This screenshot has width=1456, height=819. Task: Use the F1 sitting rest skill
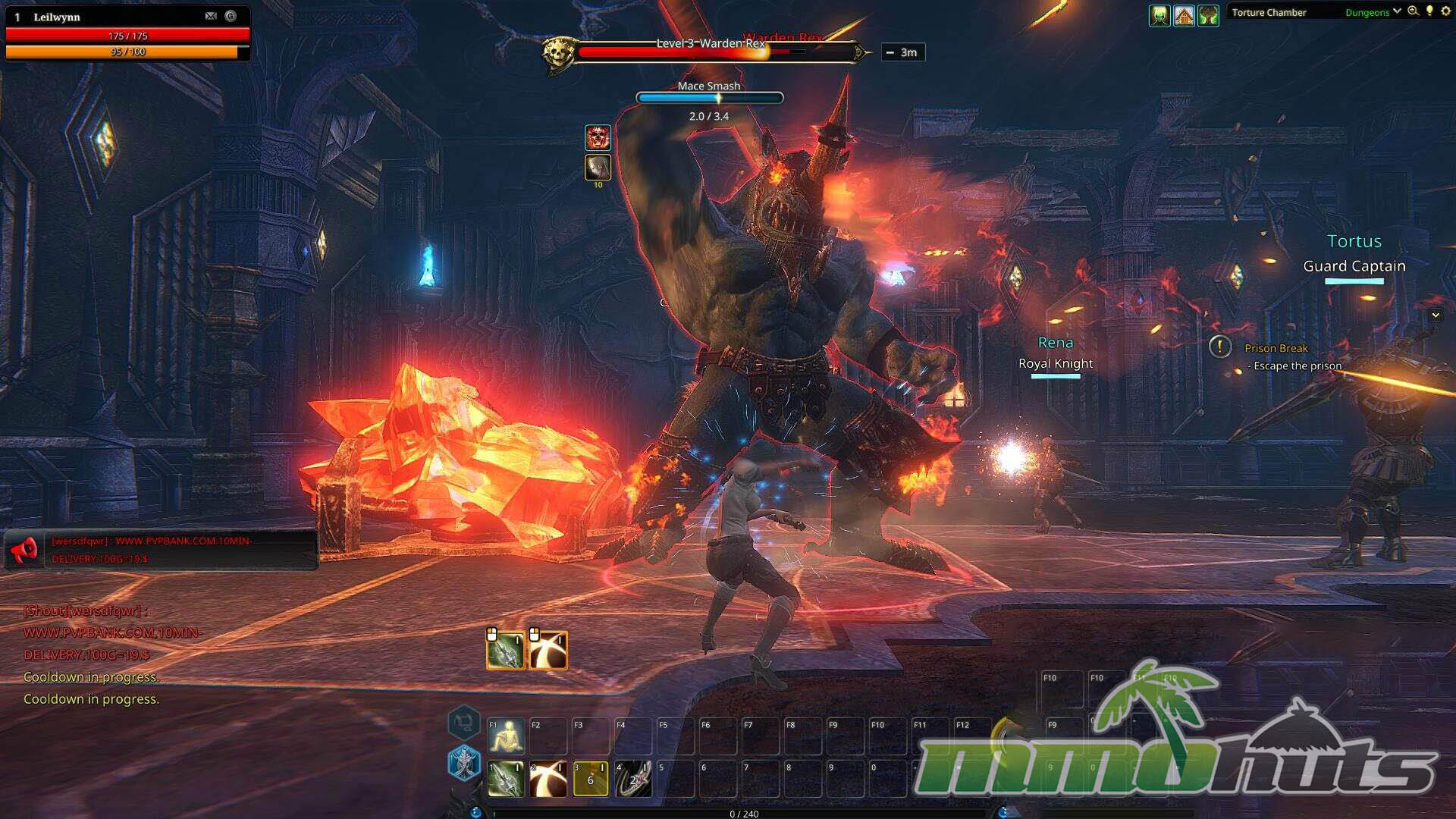(506, 736)
